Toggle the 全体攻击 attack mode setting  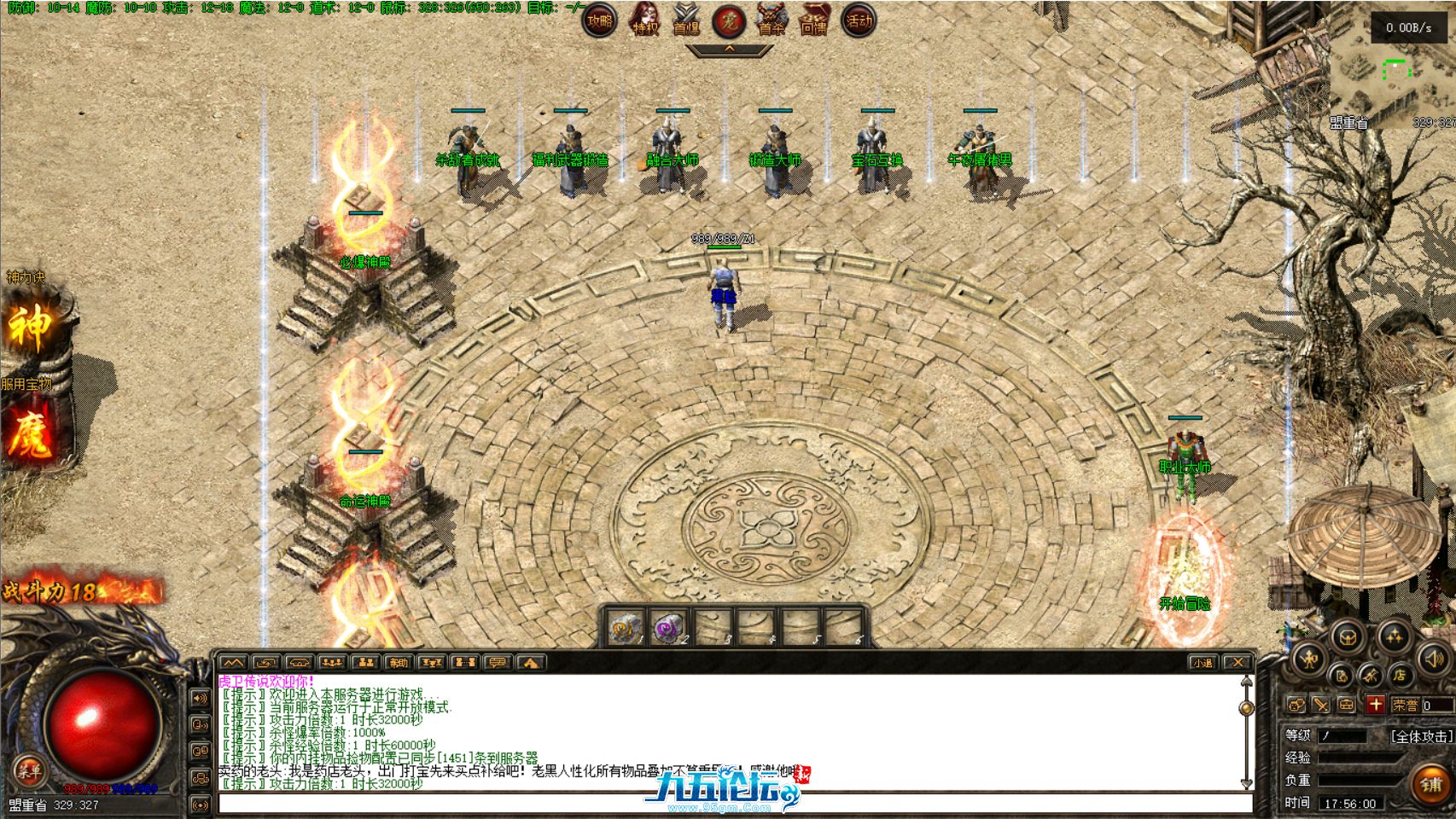point(1421,737)
